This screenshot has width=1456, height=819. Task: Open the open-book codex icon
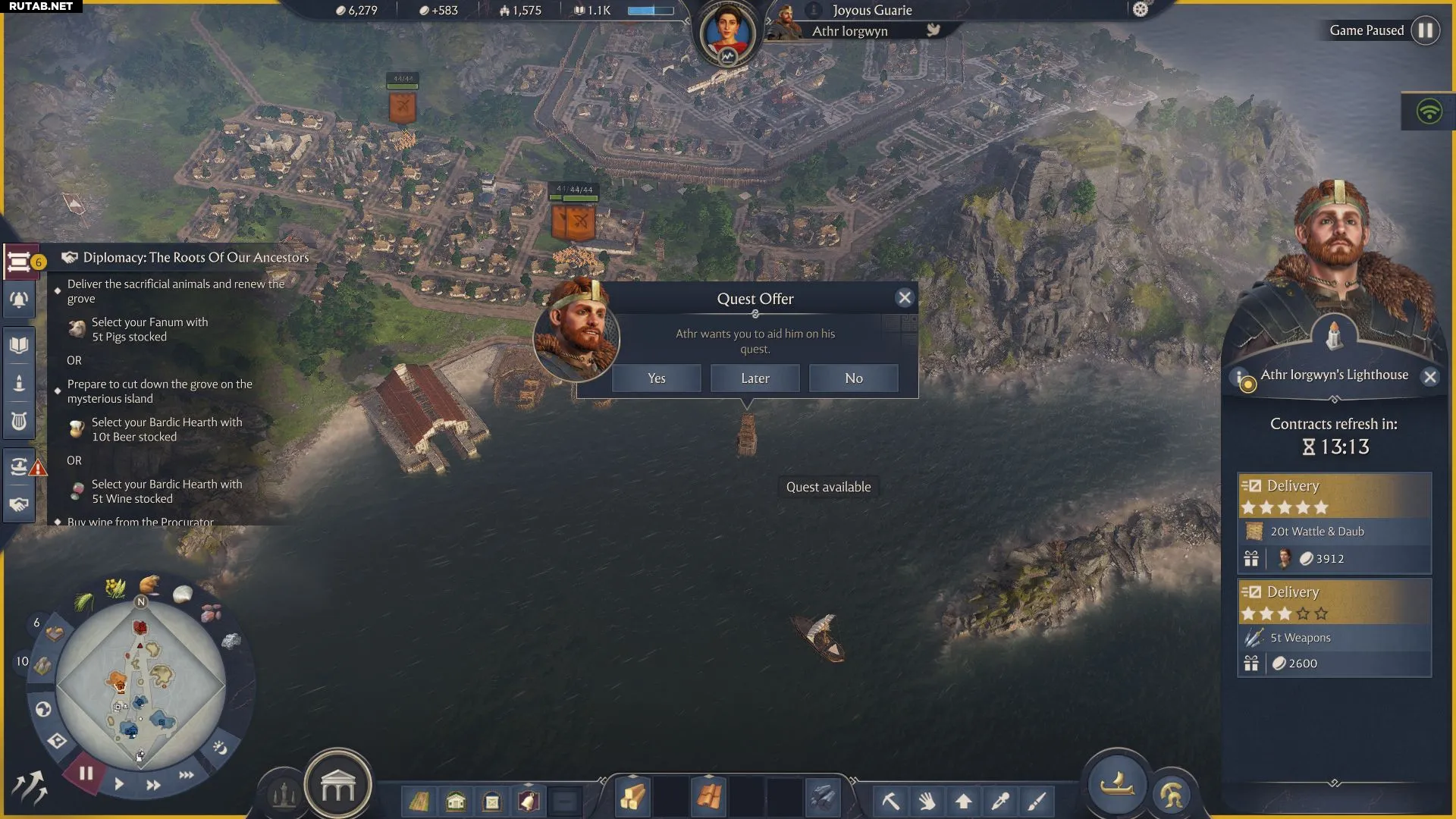20,346
